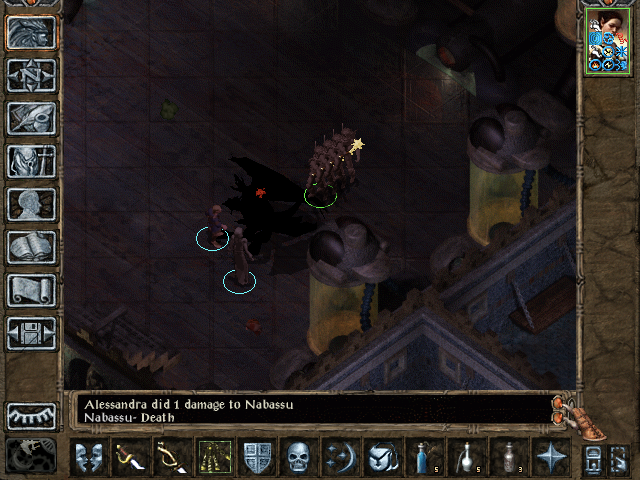Equip the curved blade weapon slot
The image size is (640, 480).
(x=131, y=457)
